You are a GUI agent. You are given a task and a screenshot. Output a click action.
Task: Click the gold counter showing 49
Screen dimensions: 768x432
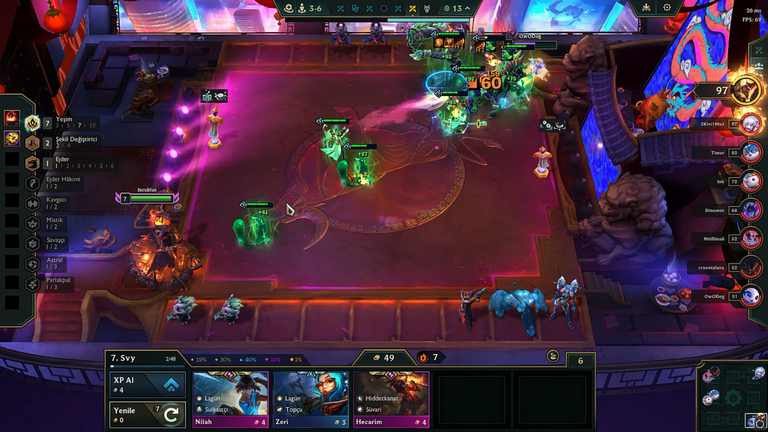click(x=383, y=357)
